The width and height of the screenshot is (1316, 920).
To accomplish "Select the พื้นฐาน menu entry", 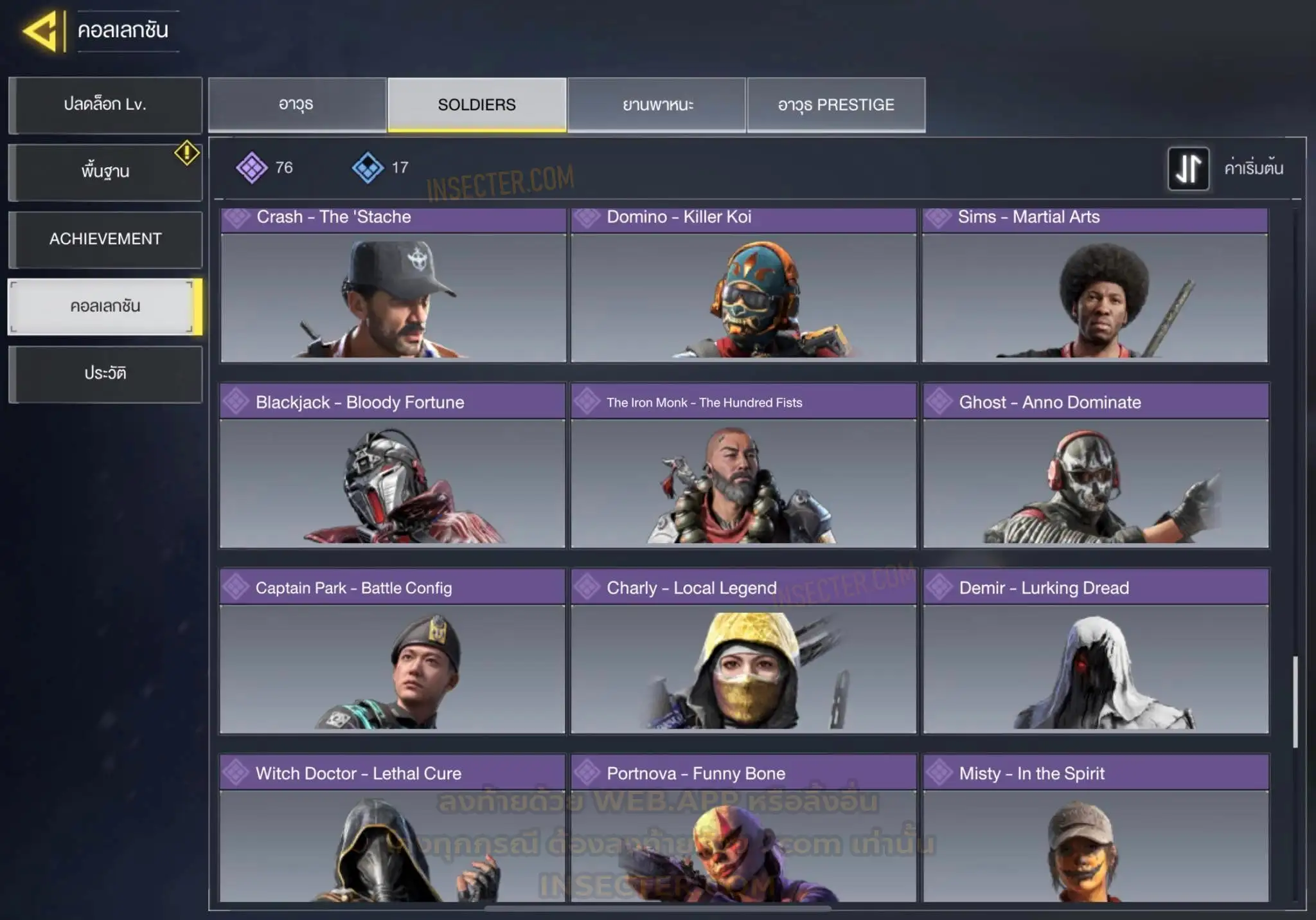I will click(x=105, y=172).
